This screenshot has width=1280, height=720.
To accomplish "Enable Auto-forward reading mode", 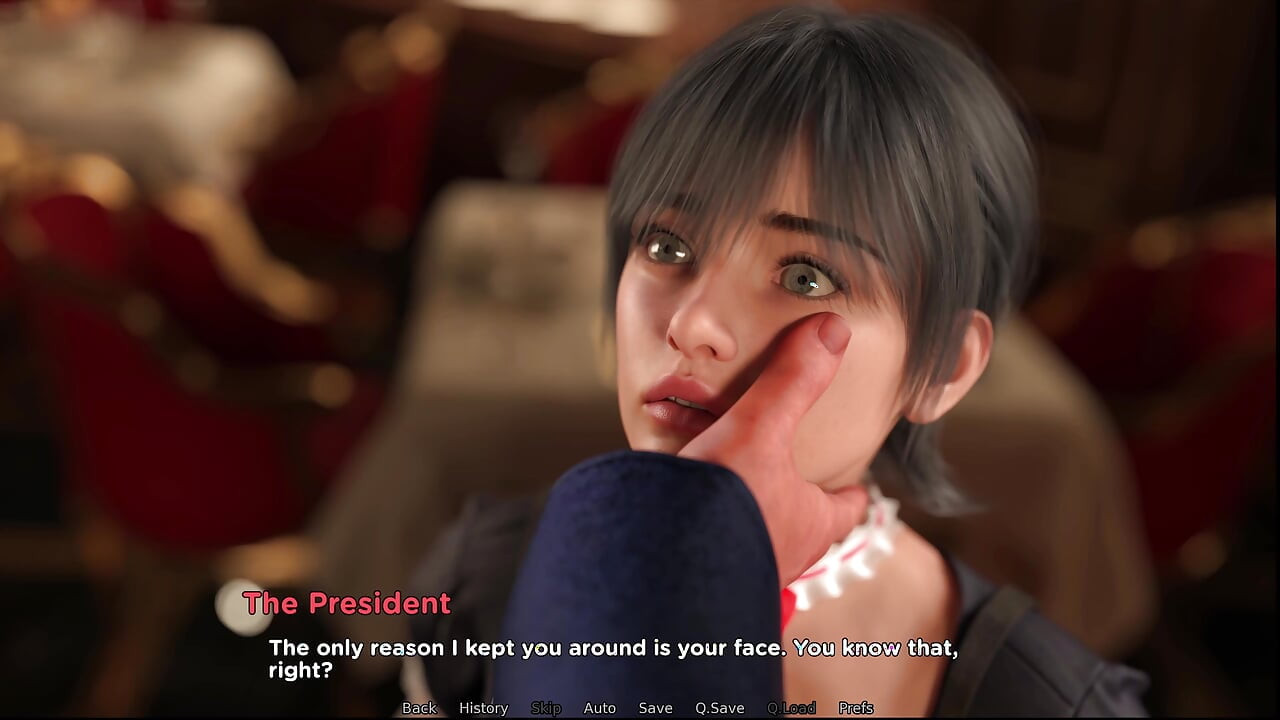I will 600,708.
